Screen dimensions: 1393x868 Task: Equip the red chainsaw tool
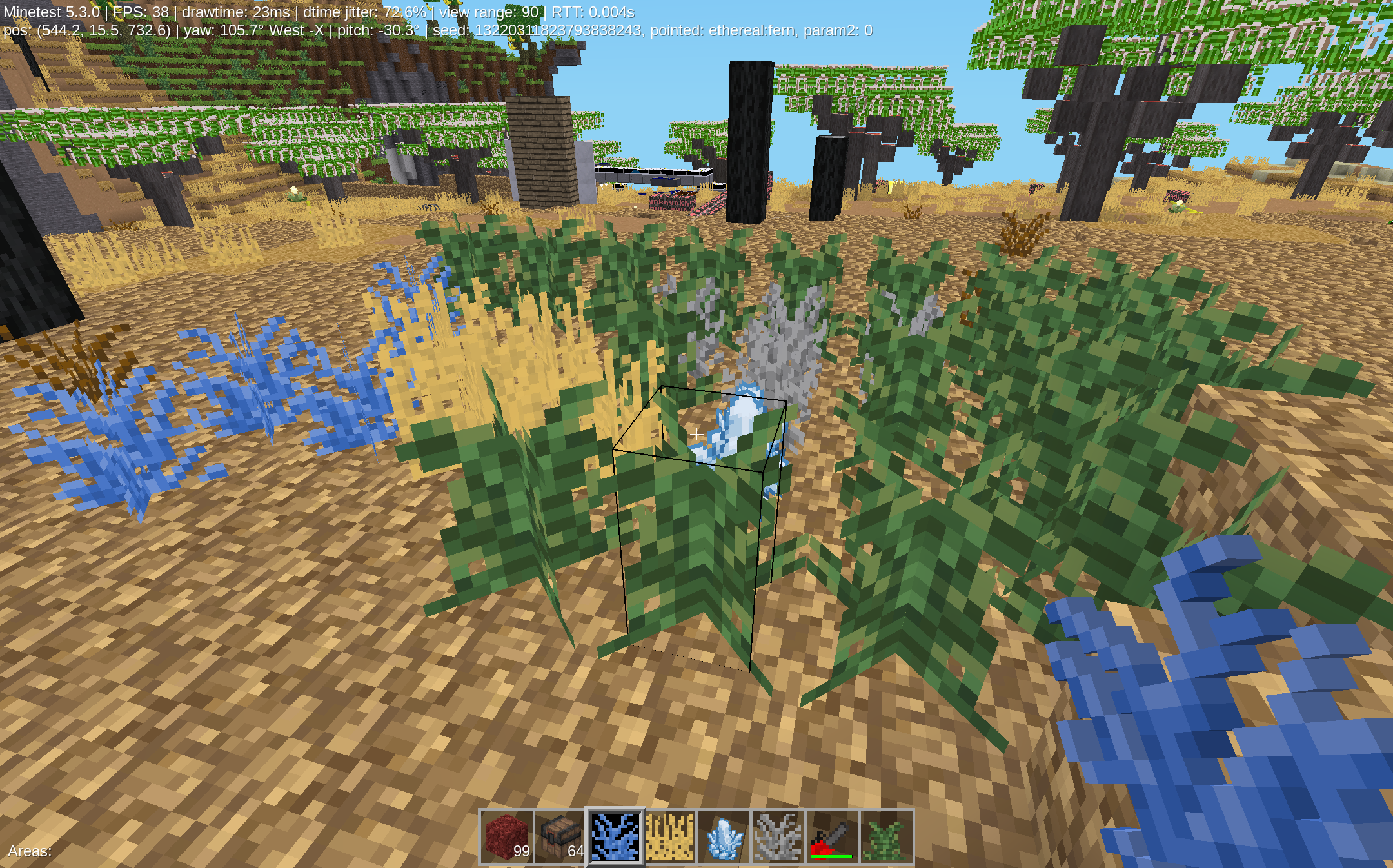(832, 837)
